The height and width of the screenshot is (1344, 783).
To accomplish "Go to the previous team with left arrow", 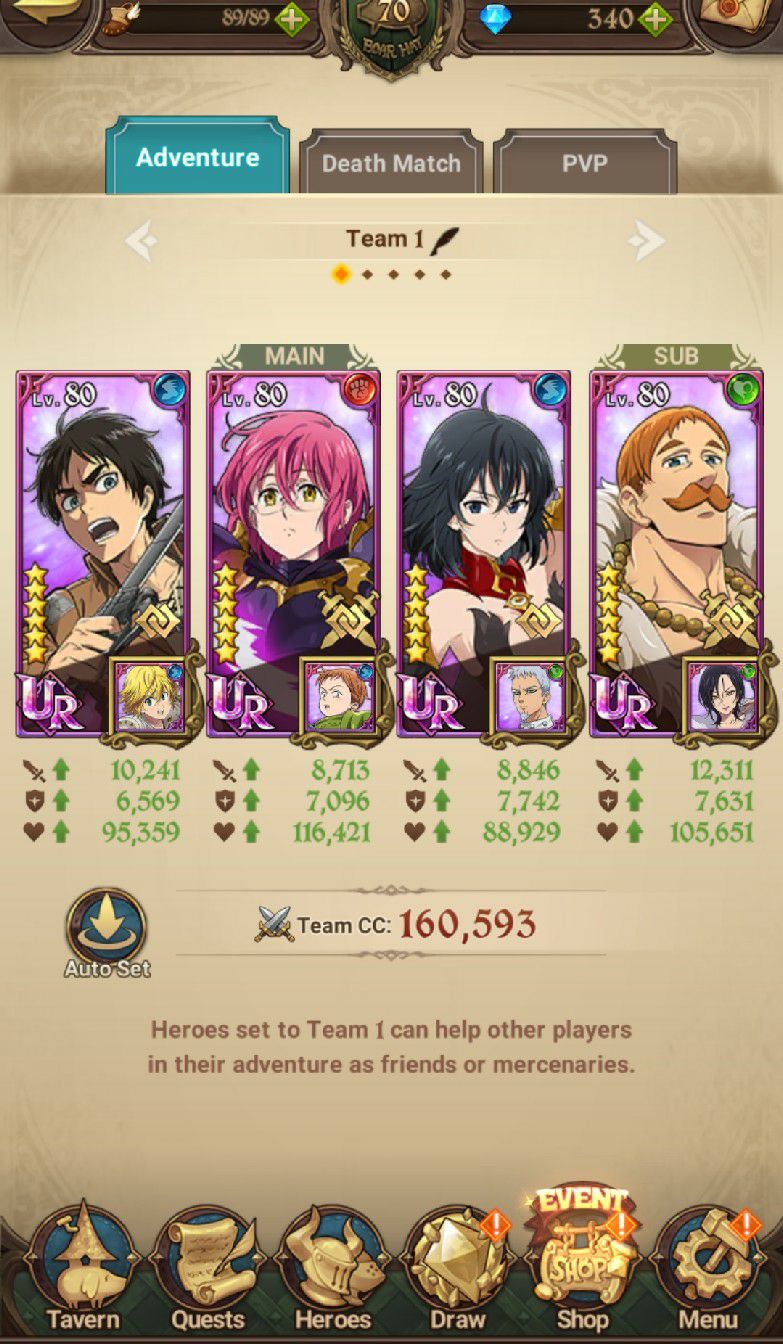I will 141,240.
